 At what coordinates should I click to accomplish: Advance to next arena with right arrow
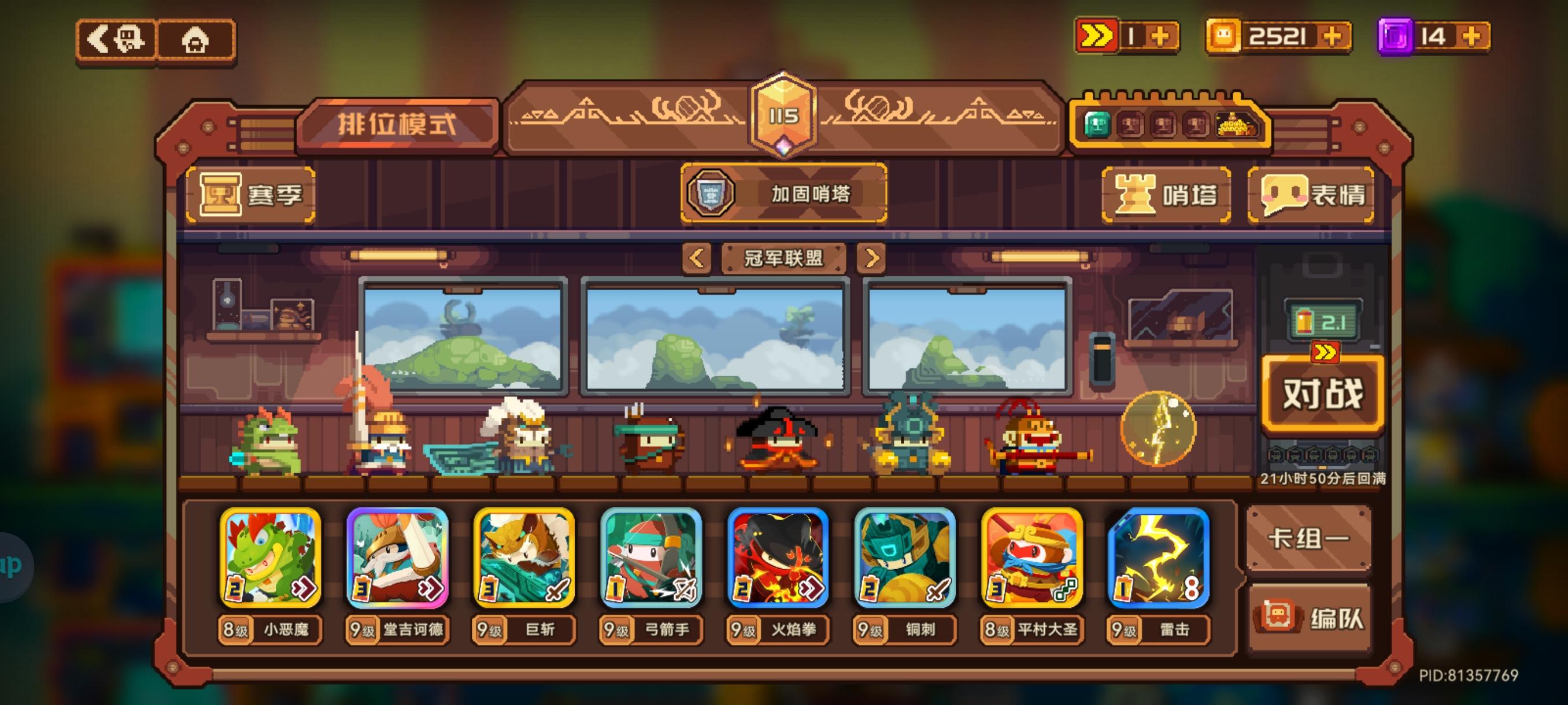[x=874, y=258]
